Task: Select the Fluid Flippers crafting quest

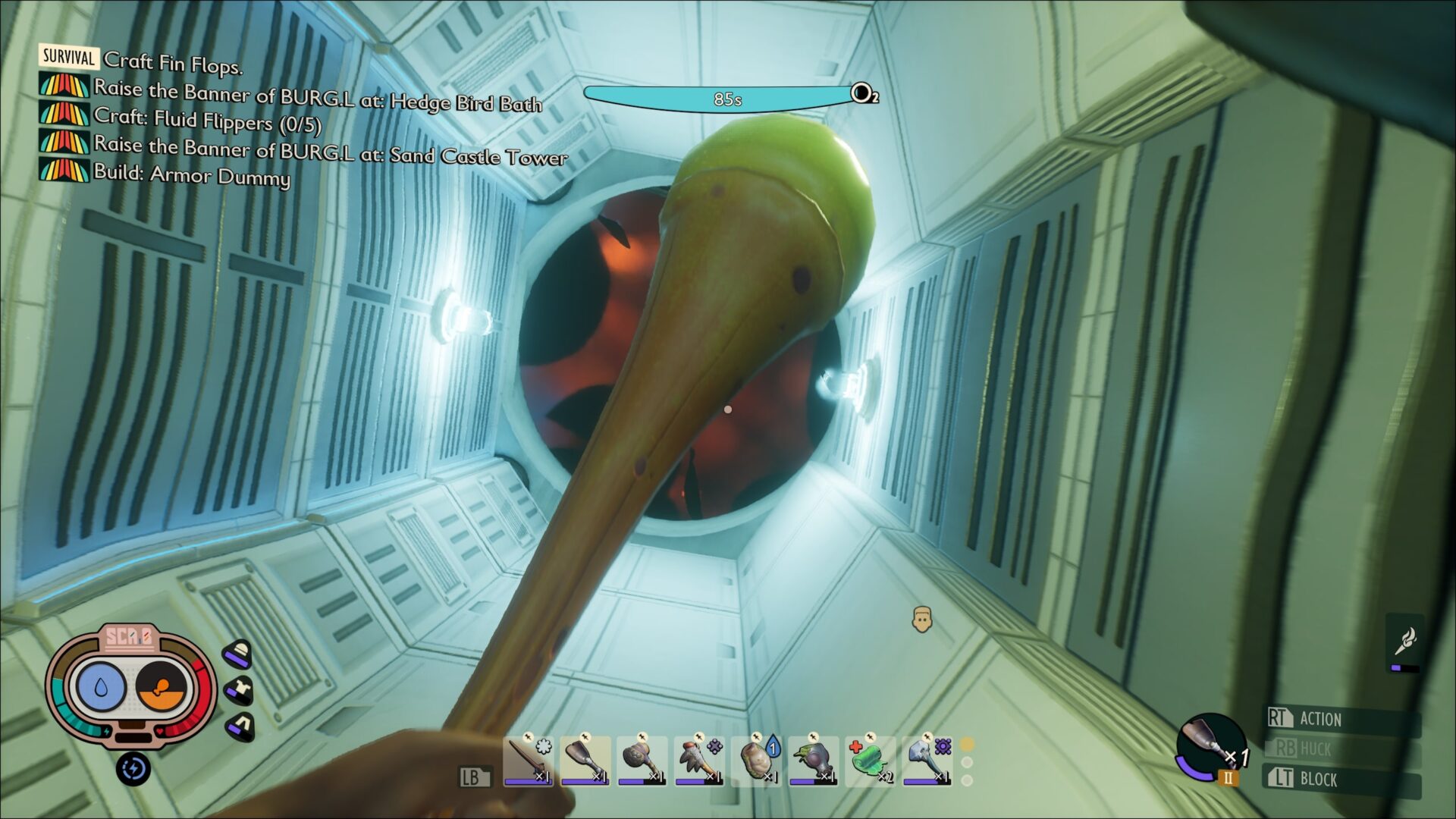Action: 207,120
